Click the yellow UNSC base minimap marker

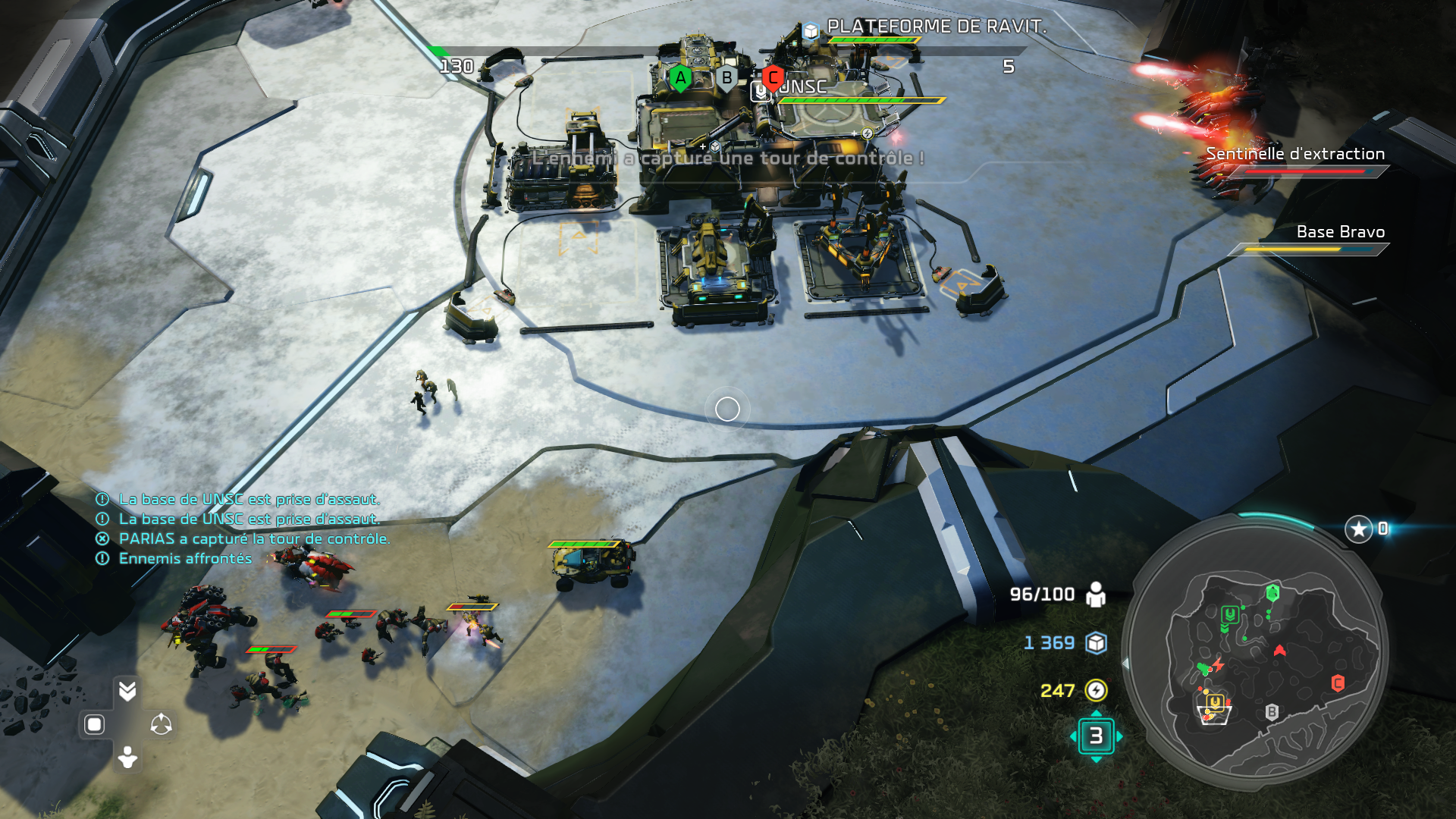[x=1214, y=703]
